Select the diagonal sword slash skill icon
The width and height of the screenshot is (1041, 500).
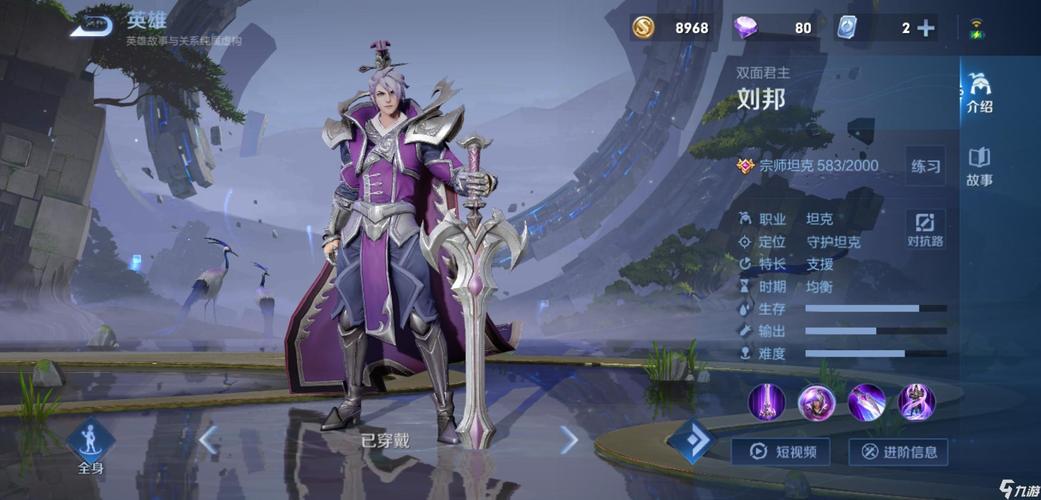[866, 402]
